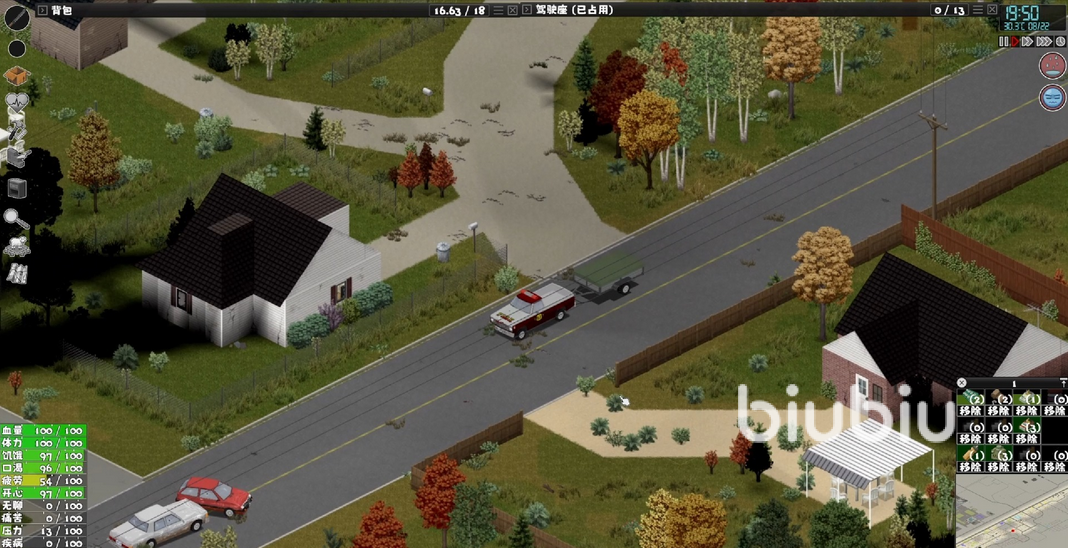The width and height of the screenshot is (1068, 548).
Task: Set game speed to fast forward
Action: (1028, 41)
